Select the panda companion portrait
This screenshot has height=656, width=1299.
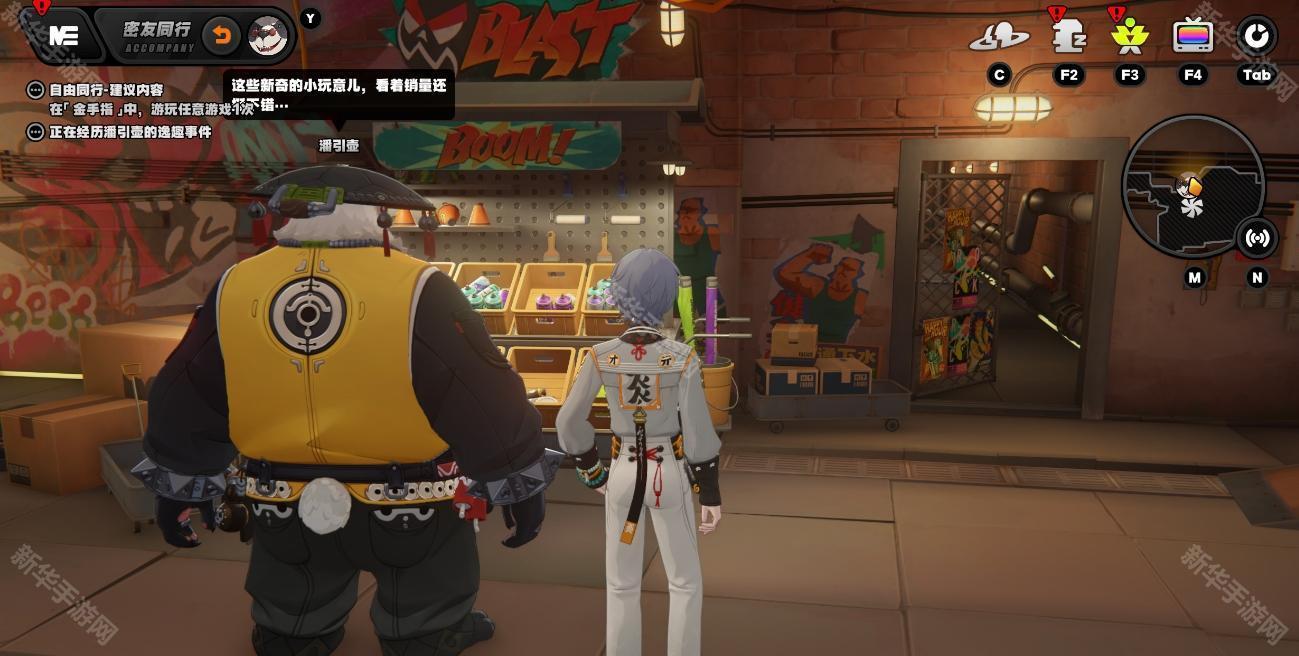coord(267,36)
